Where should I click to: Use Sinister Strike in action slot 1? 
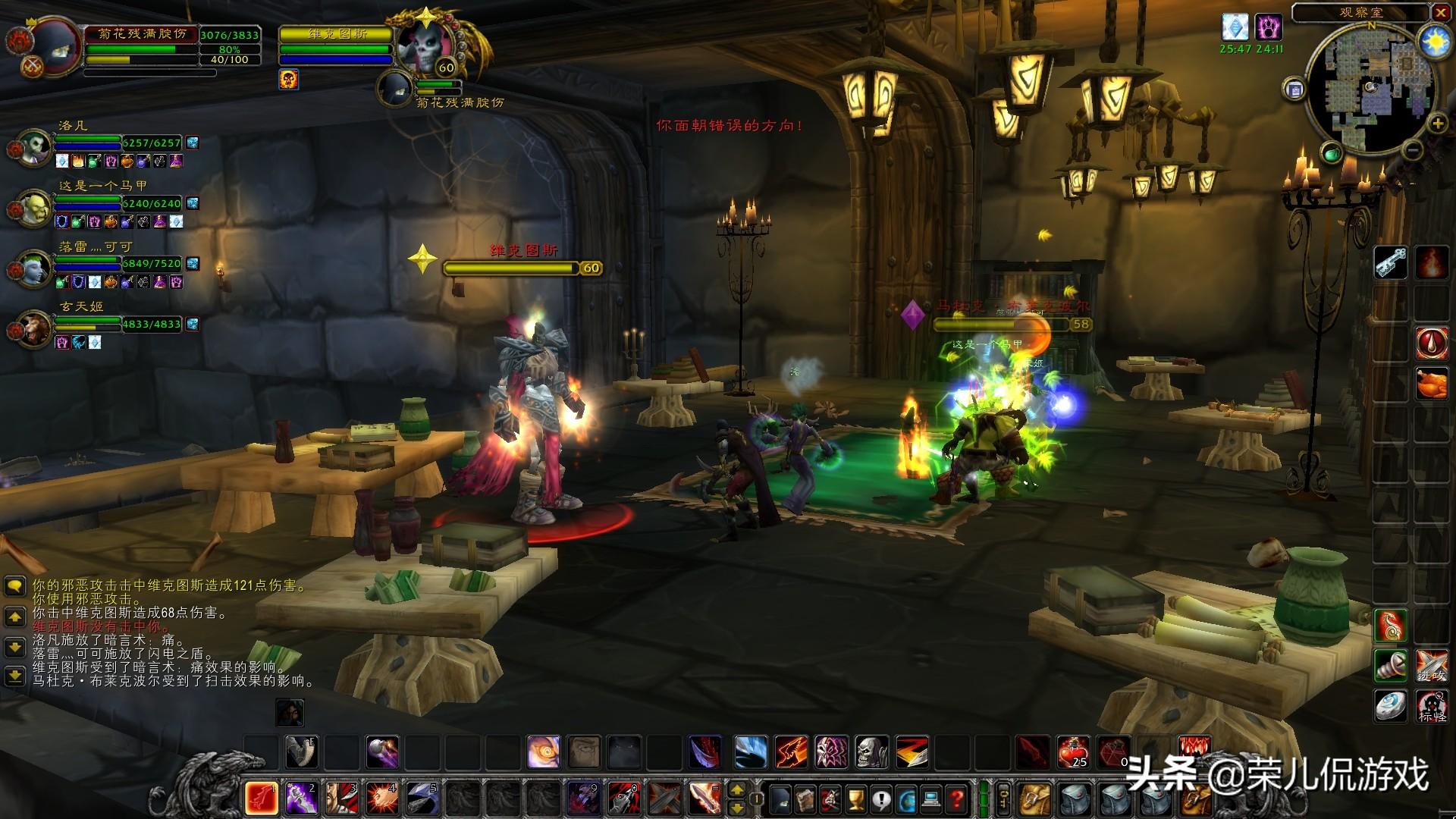pyautogui.click(x=261, y=798)
